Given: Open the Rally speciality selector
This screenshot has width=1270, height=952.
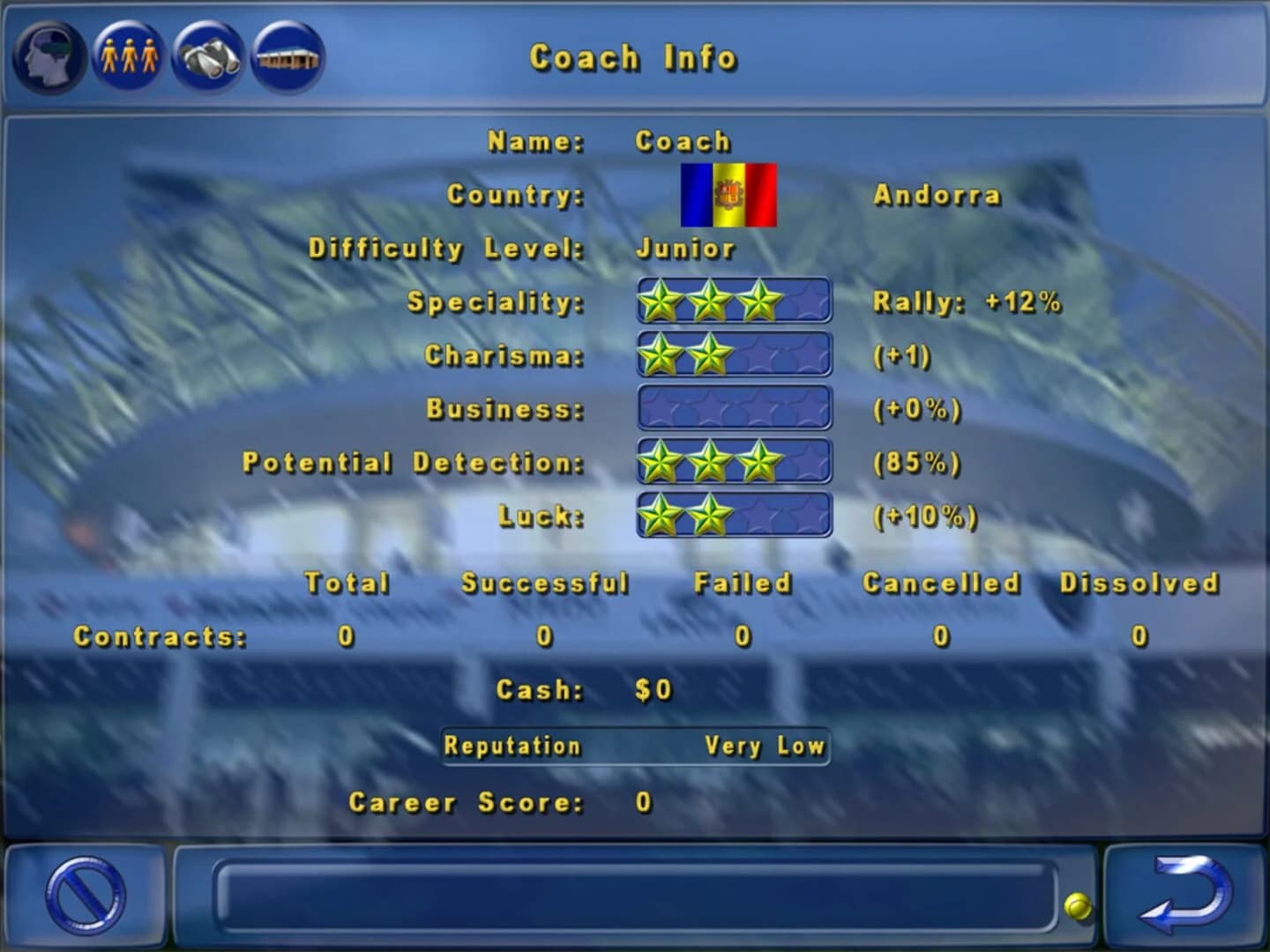Looking at the screenshot, I should [x=966, y=301].
